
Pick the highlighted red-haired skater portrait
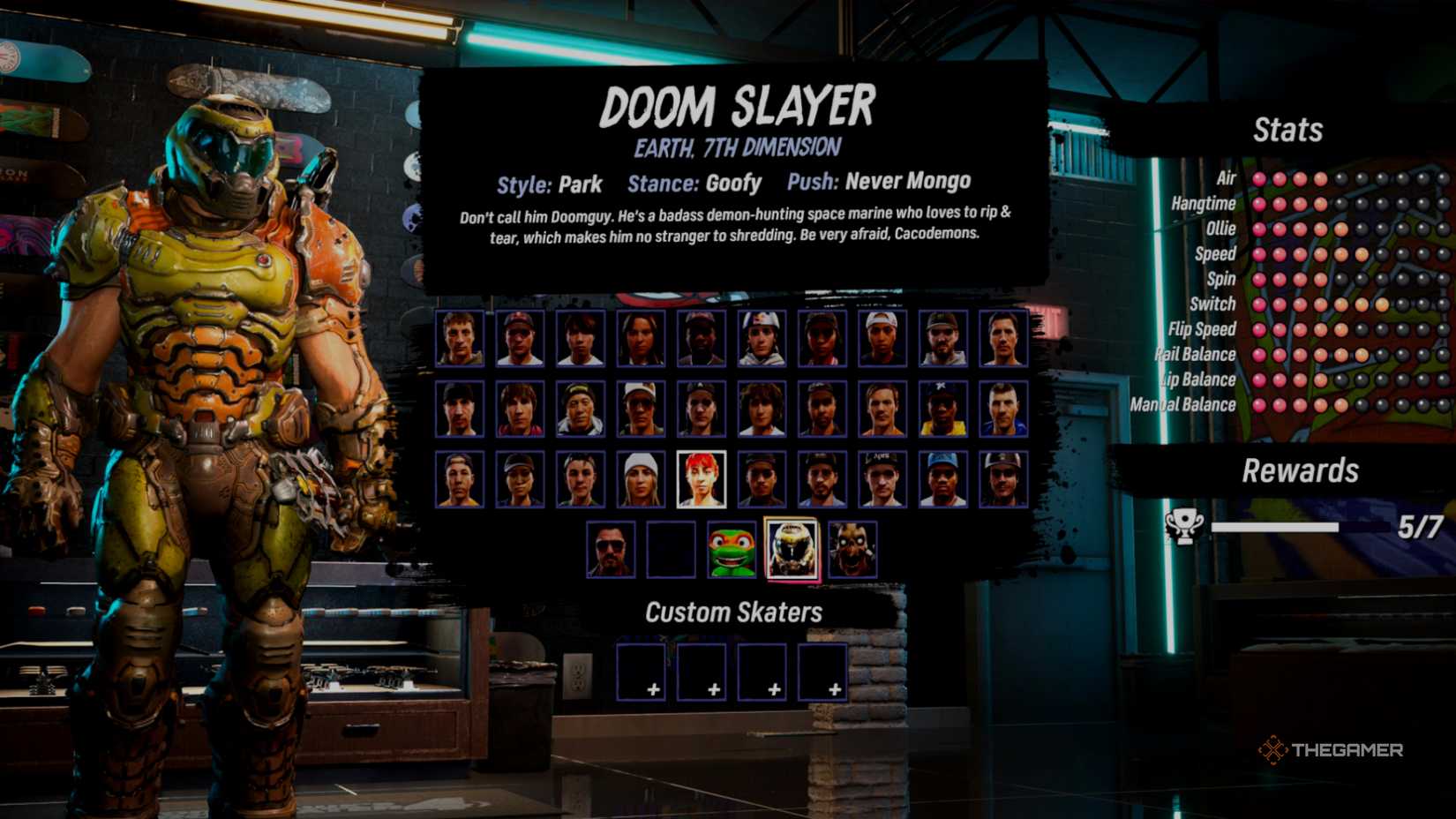[702, 478]
